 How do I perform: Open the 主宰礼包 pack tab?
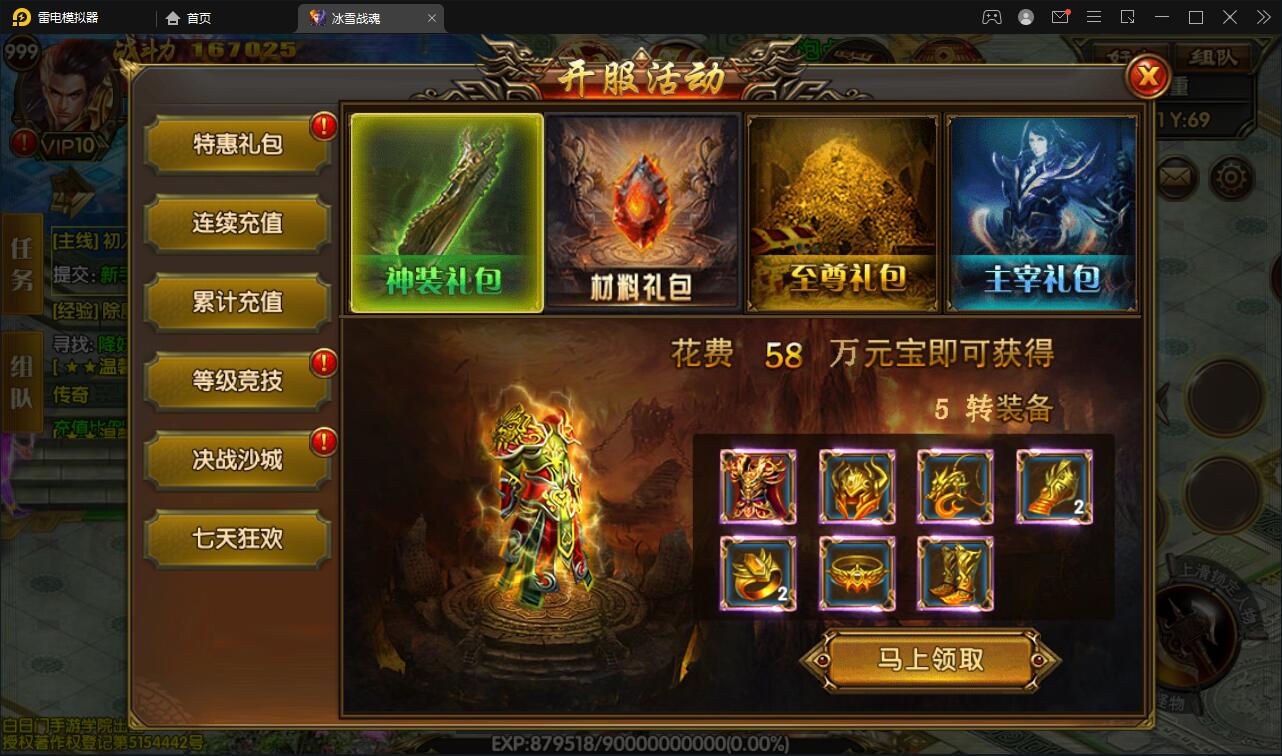click(1041, 211)
